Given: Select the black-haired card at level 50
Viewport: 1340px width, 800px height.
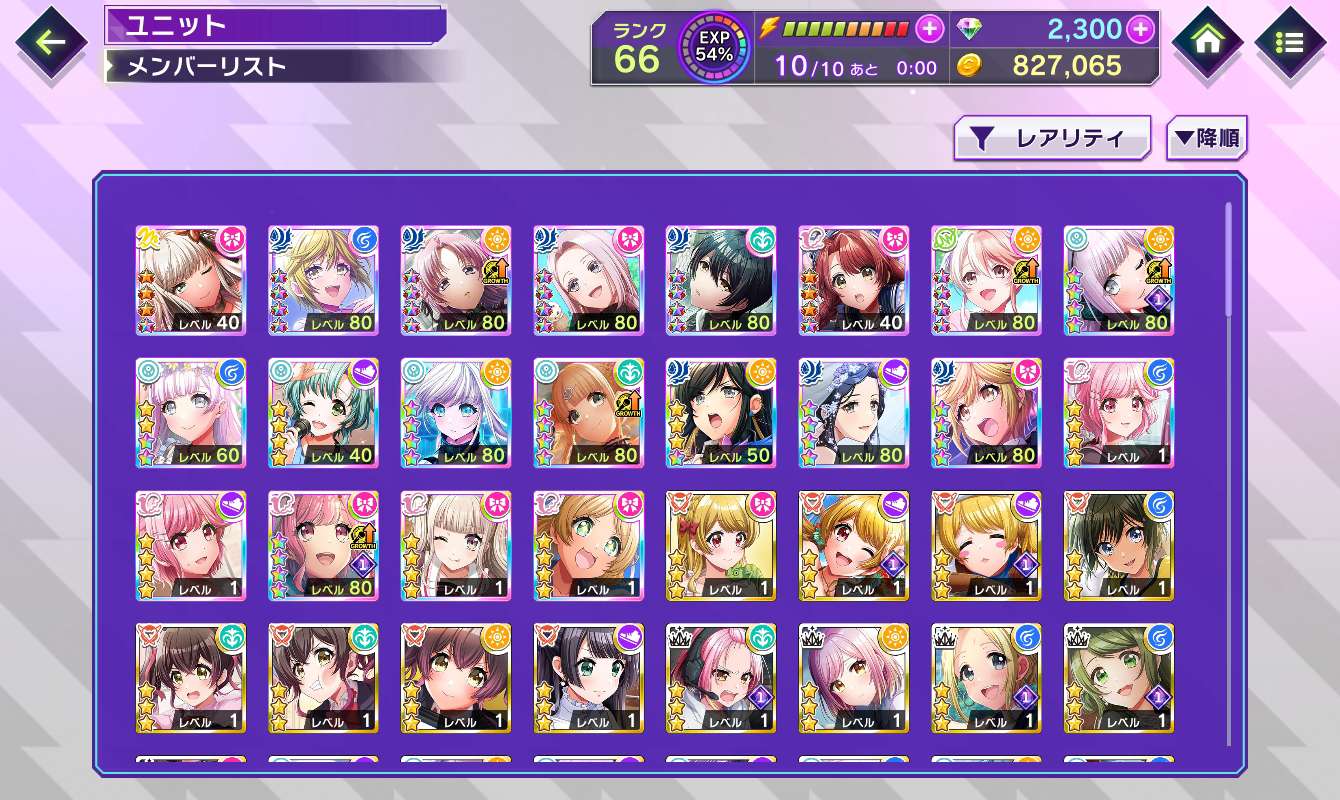Looking at the screenshot, I should click(x=720, y=413).
